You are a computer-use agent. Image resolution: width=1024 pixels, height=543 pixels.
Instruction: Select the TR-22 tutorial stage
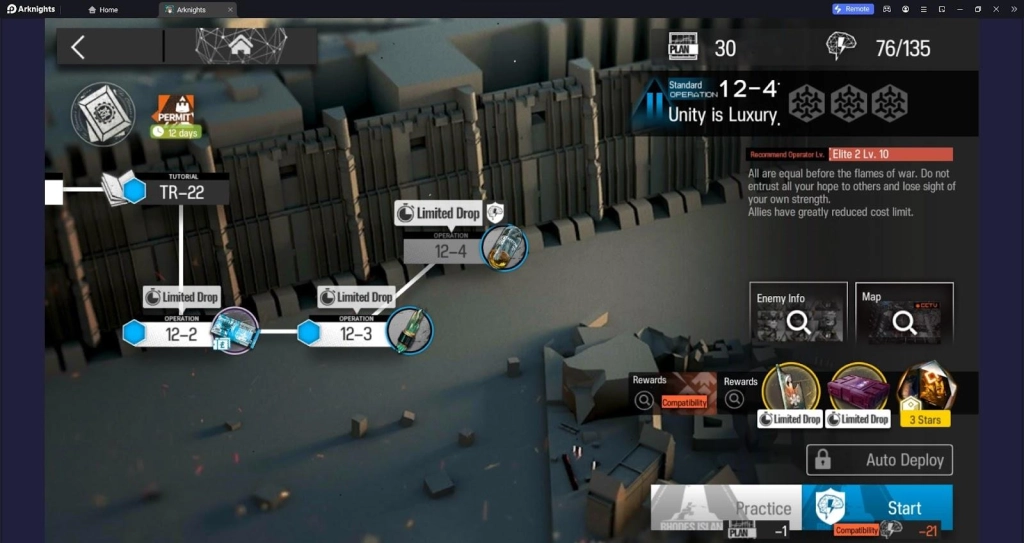click(180, 191)
